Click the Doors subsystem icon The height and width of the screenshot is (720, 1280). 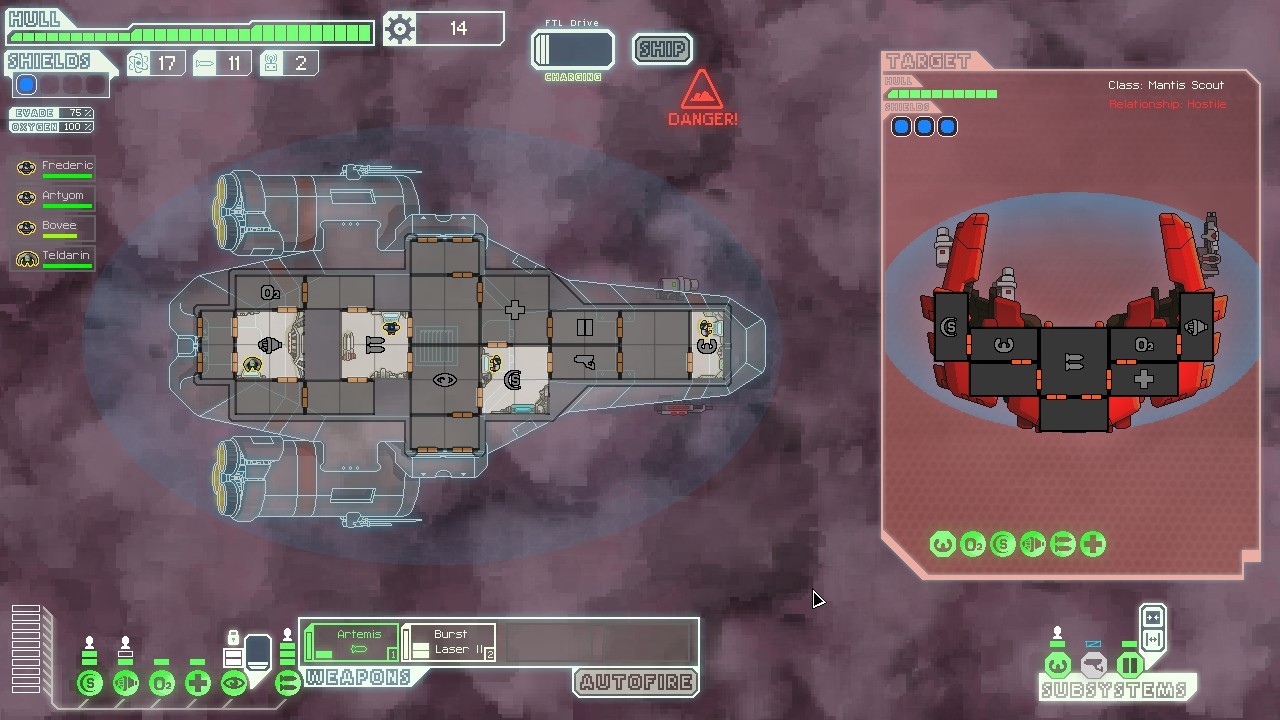[x=1129, y=664]
